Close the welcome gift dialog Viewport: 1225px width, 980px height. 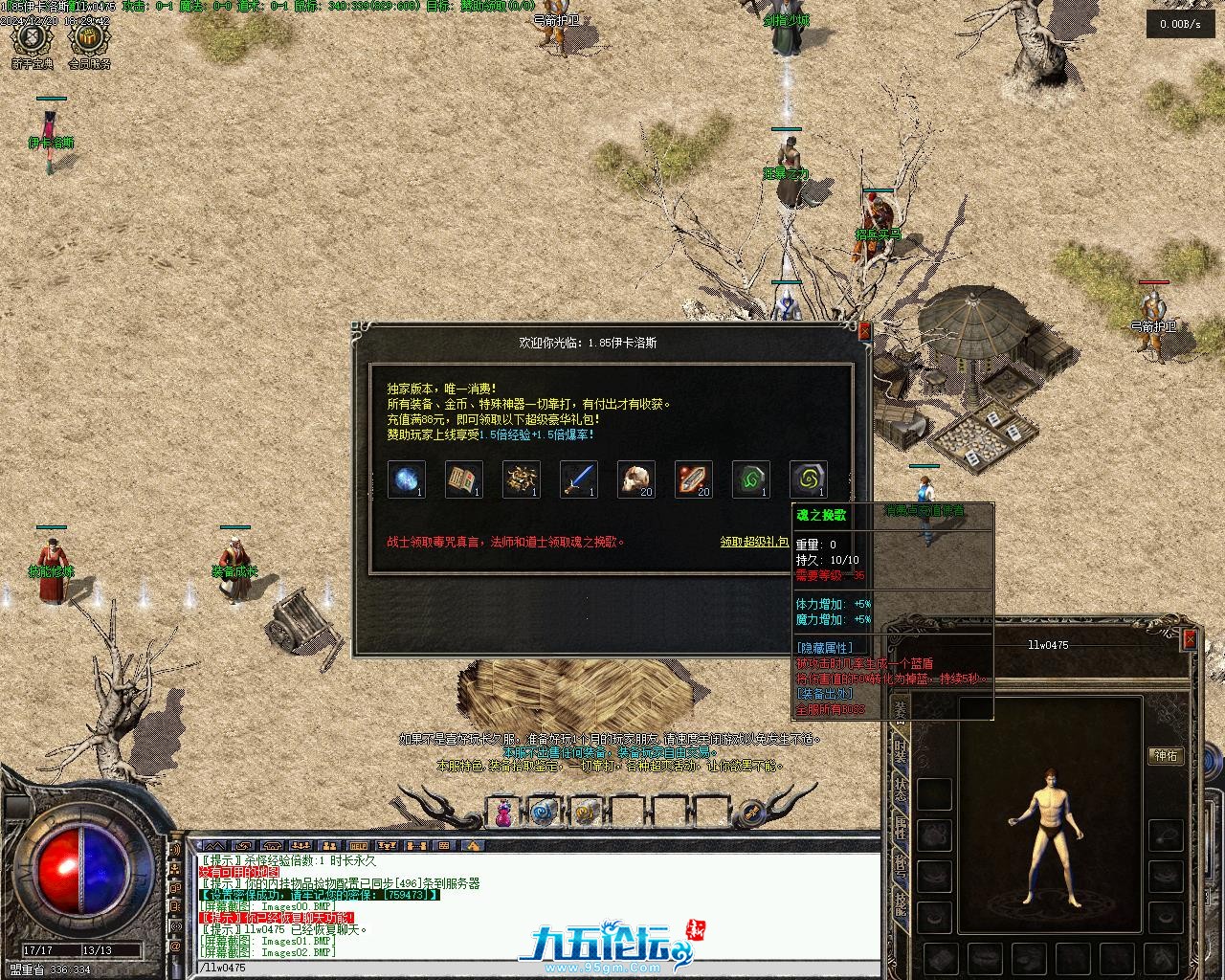865,331
